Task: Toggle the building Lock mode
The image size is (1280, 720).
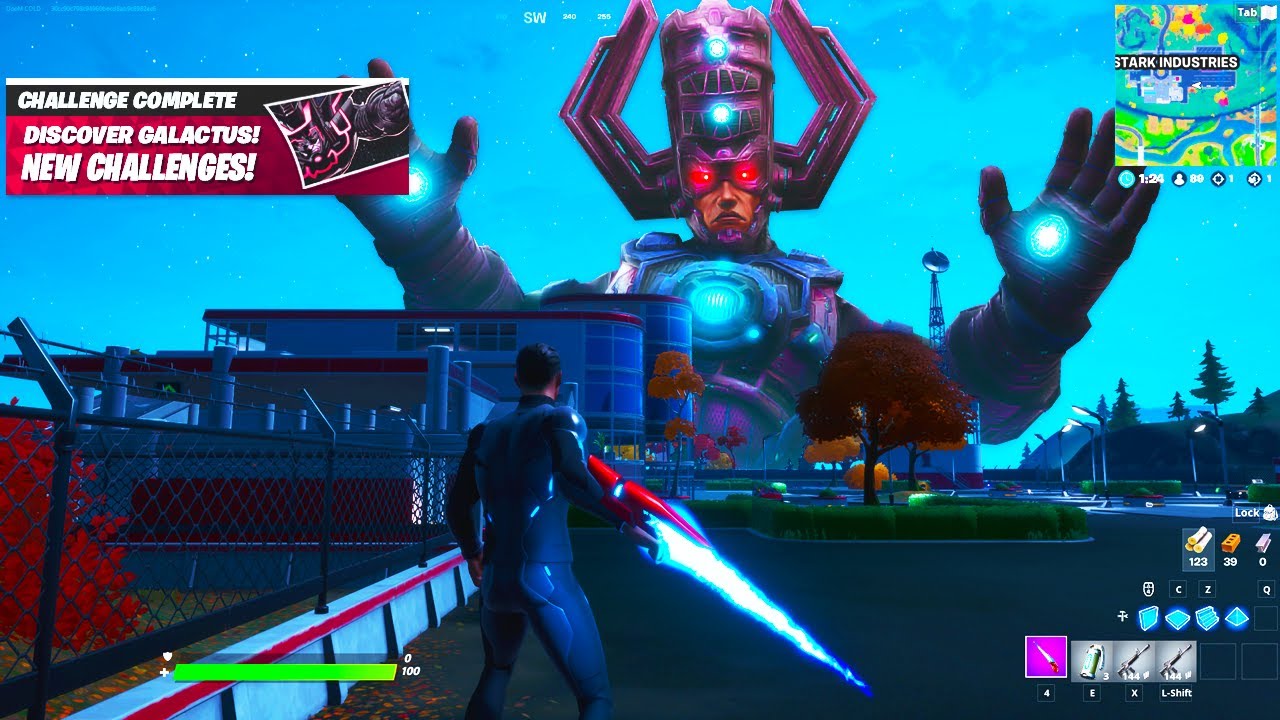Action: [1247, 512]
